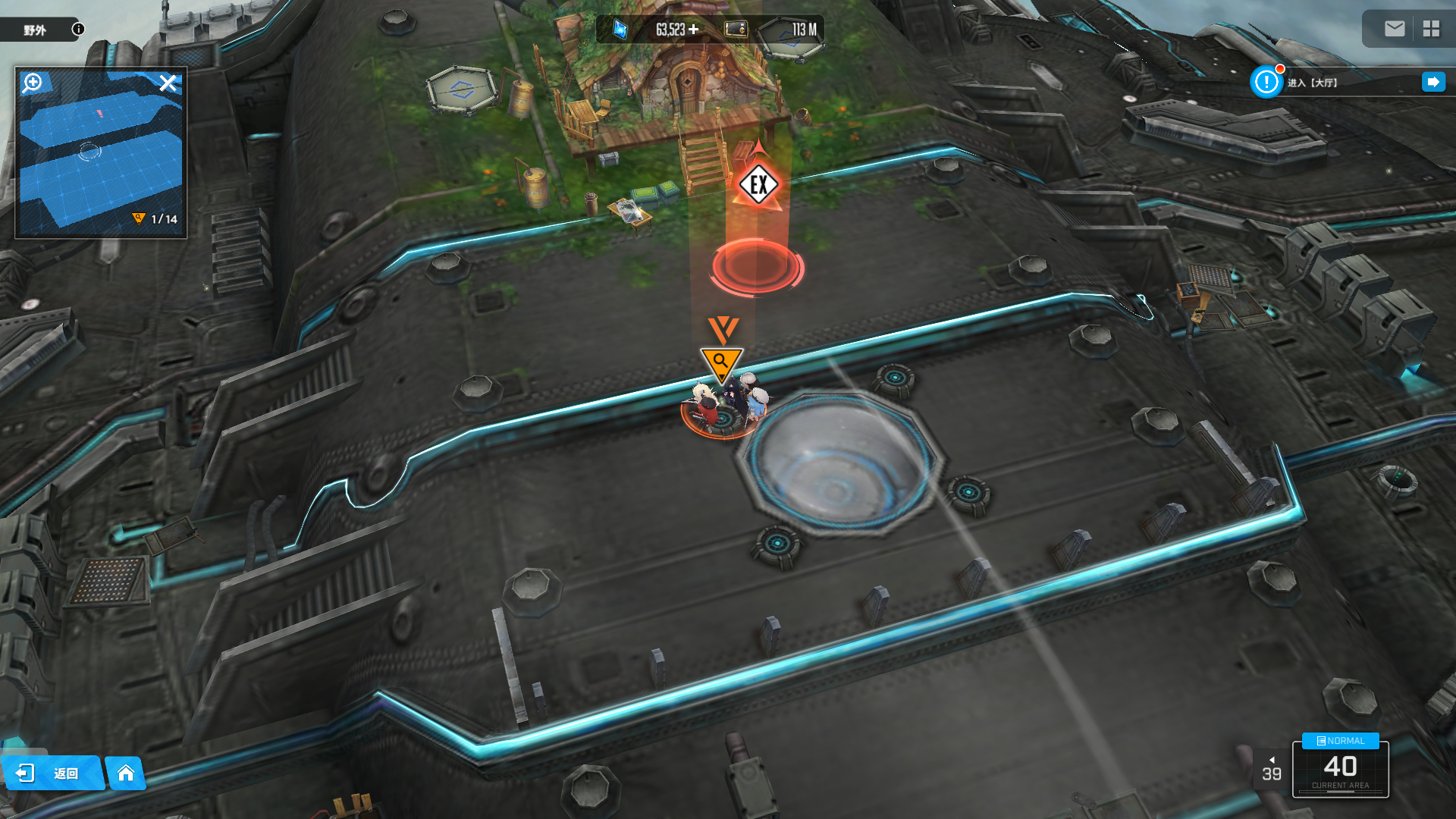Toggle the NORMAL difficulty label

(x=1340, y=741)
